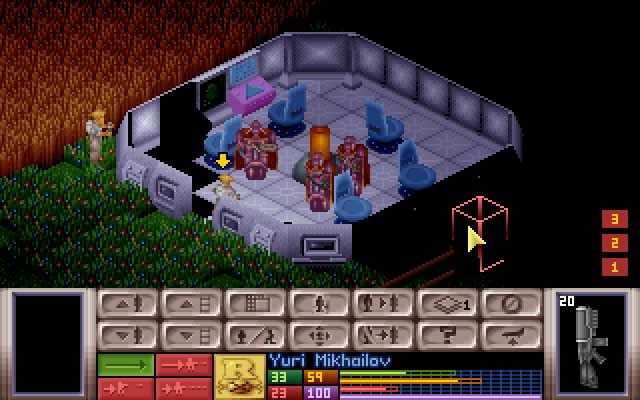Select green no-reserve time units button

[x=125, y=365]
